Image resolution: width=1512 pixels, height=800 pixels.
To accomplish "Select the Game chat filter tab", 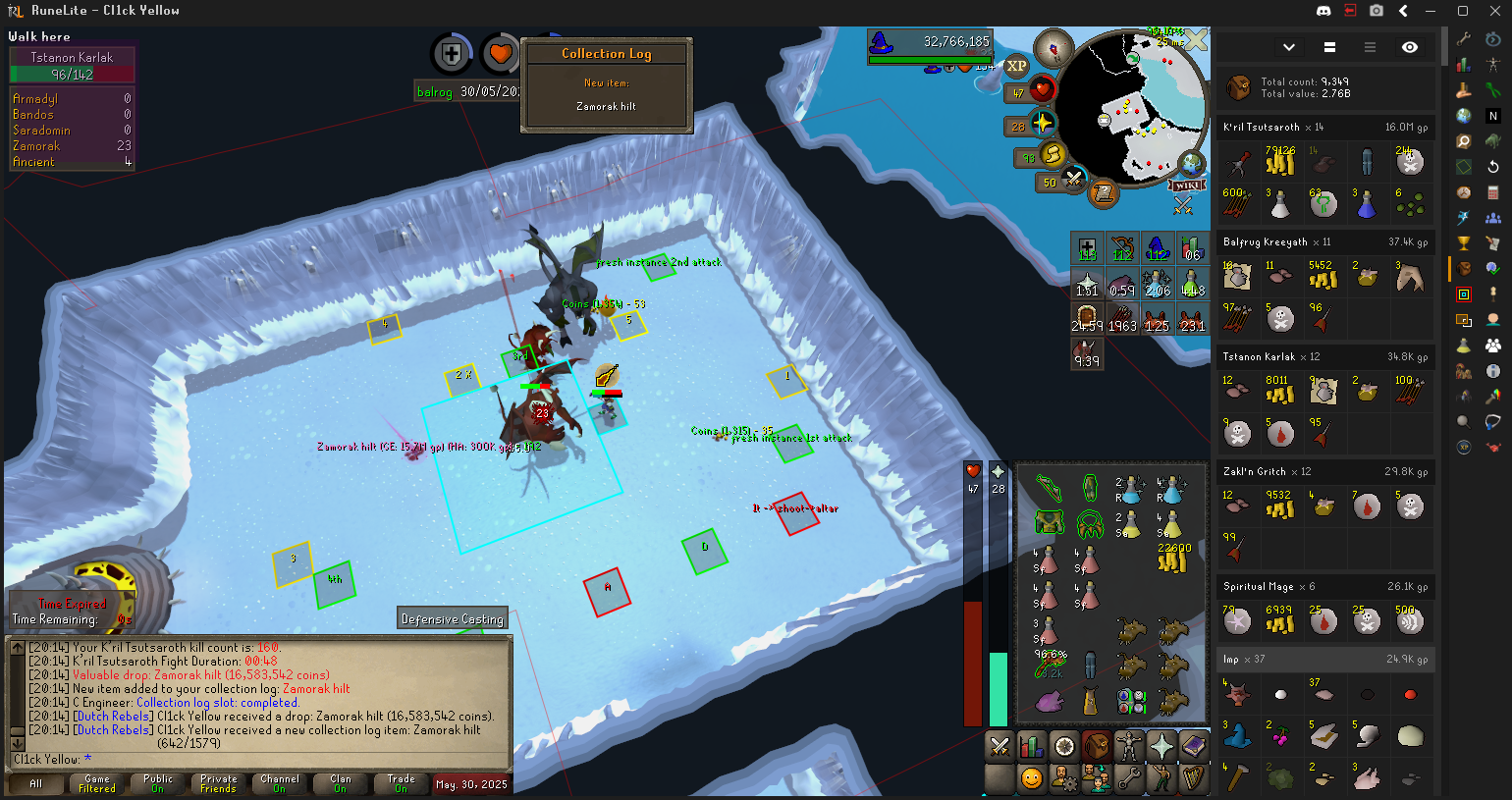I will coord(97,783).
